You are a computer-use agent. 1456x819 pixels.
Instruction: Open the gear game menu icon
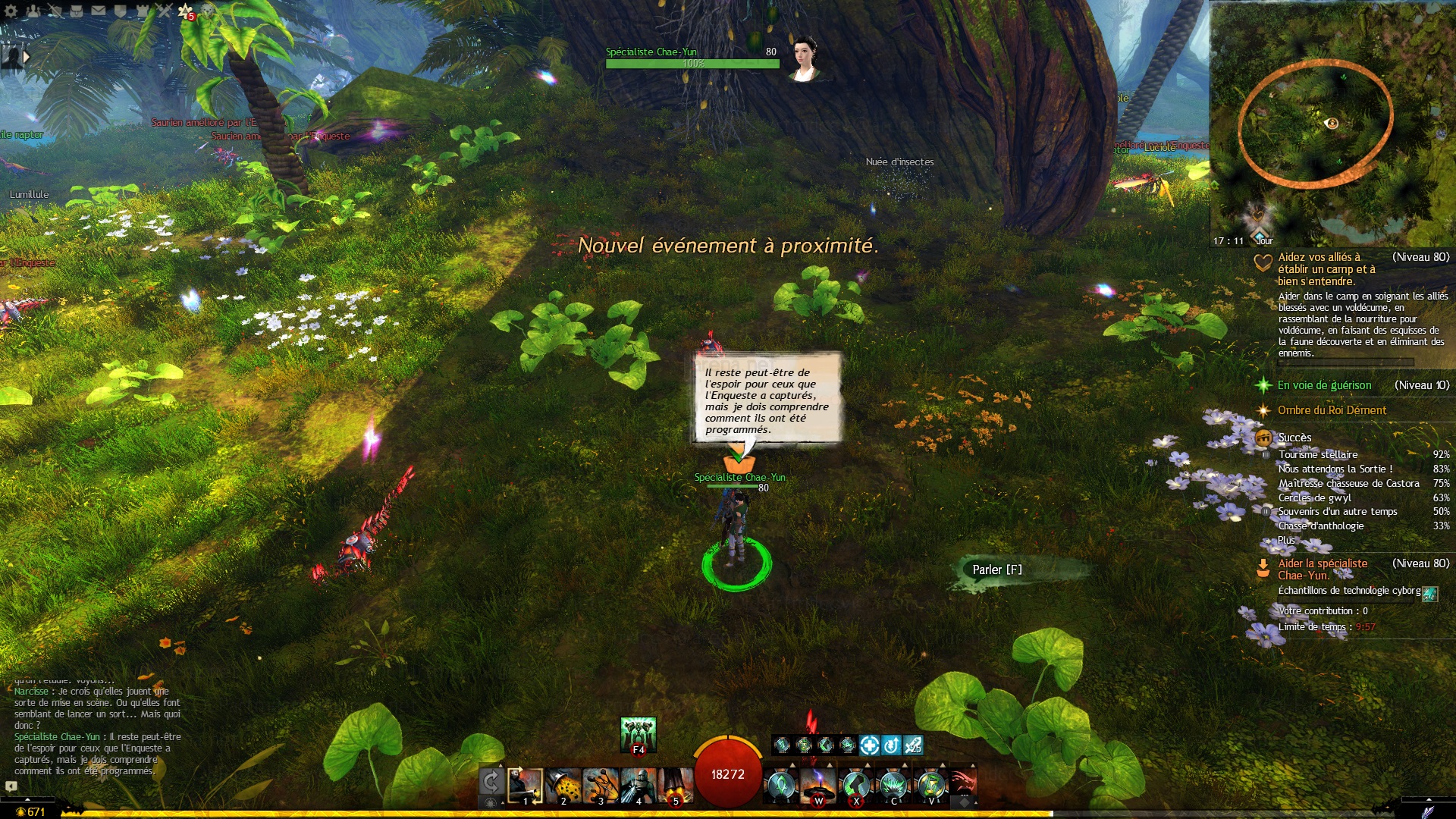[x=11, y=11]
